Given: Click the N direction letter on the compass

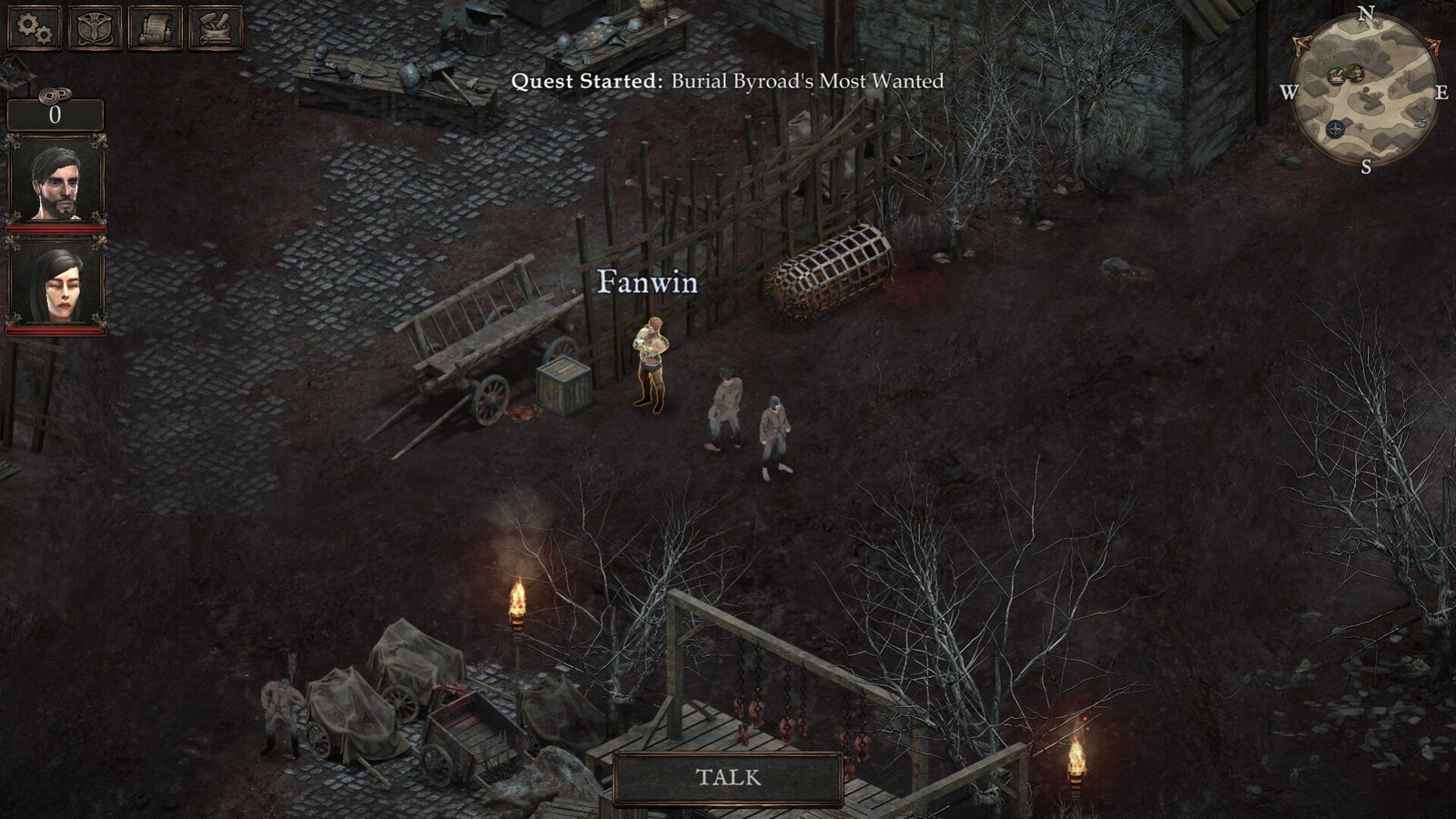Looking at the screenshot, I should coord(1366,14).
